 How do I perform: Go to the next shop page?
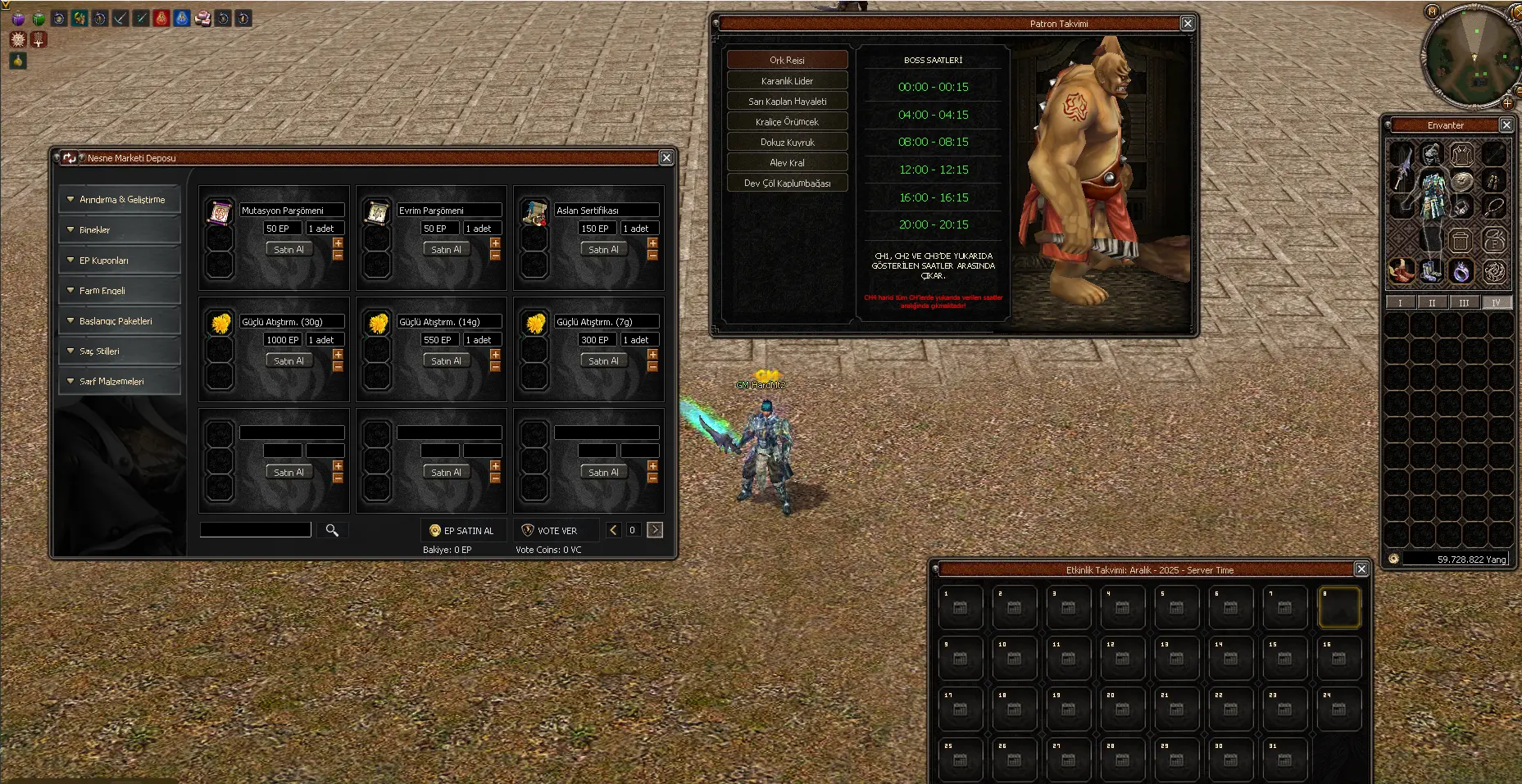655,530
